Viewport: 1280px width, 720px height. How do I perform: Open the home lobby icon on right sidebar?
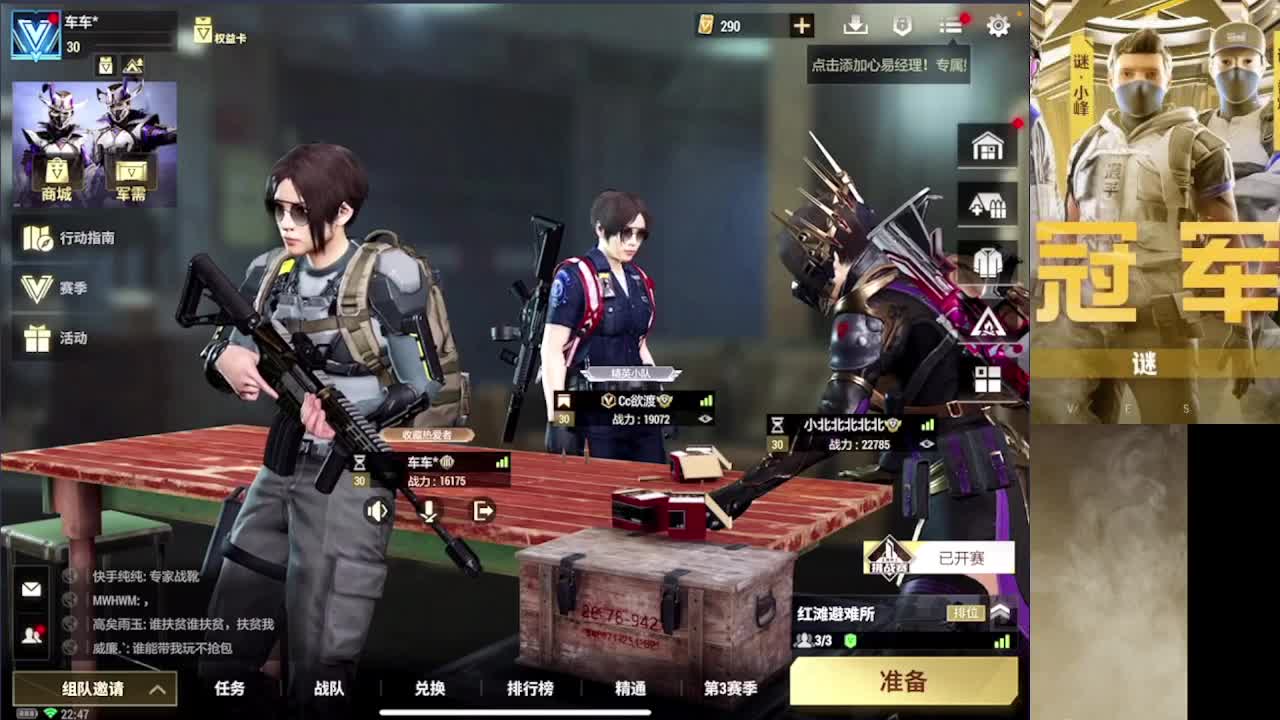pyautogui.click(x=988, y=144)
